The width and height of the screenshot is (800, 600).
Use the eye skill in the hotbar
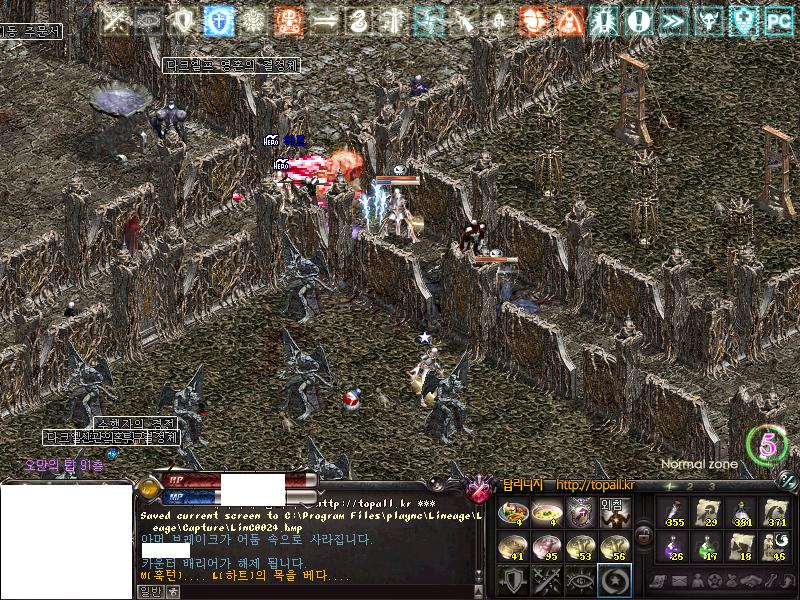(x=580, y=579)
